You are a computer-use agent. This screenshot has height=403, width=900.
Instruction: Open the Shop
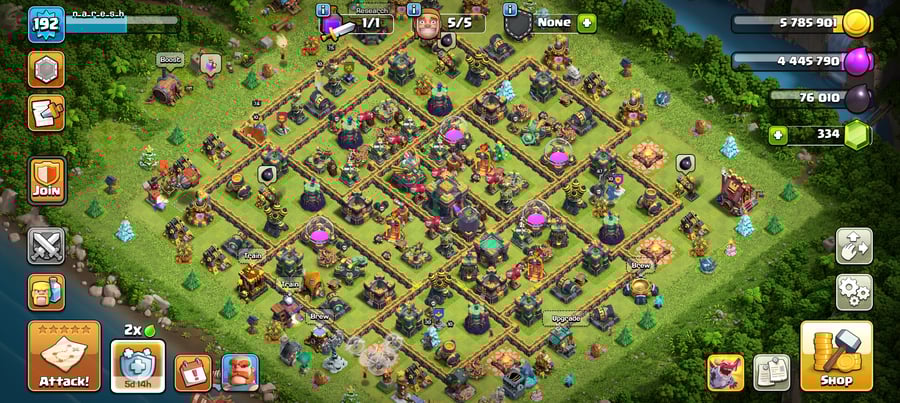(x=836, y=356)
